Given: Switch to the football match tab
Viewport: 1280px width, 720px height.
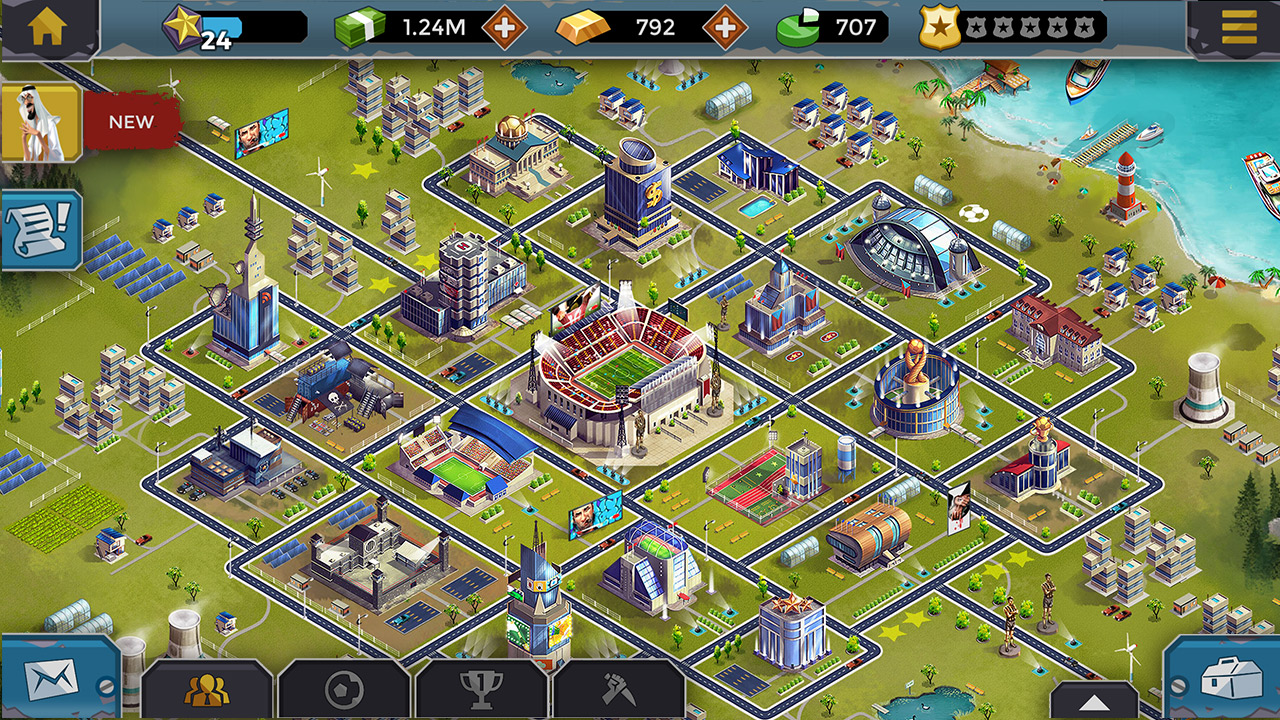Looking at the screenshot, I should [x=344, y=689].
